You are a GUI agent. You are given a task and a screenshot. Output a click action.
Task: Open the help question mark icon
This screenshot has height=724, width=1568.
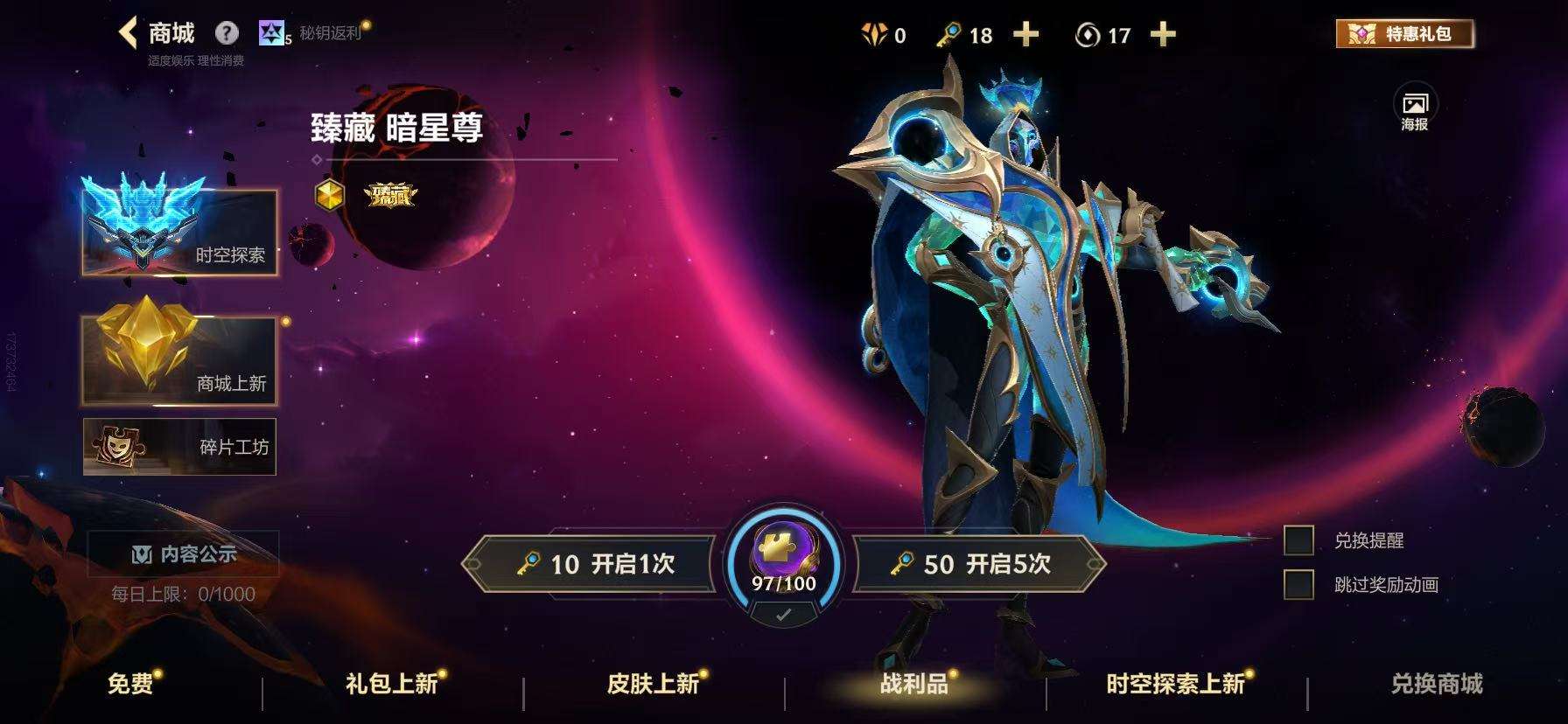[227, 33]
